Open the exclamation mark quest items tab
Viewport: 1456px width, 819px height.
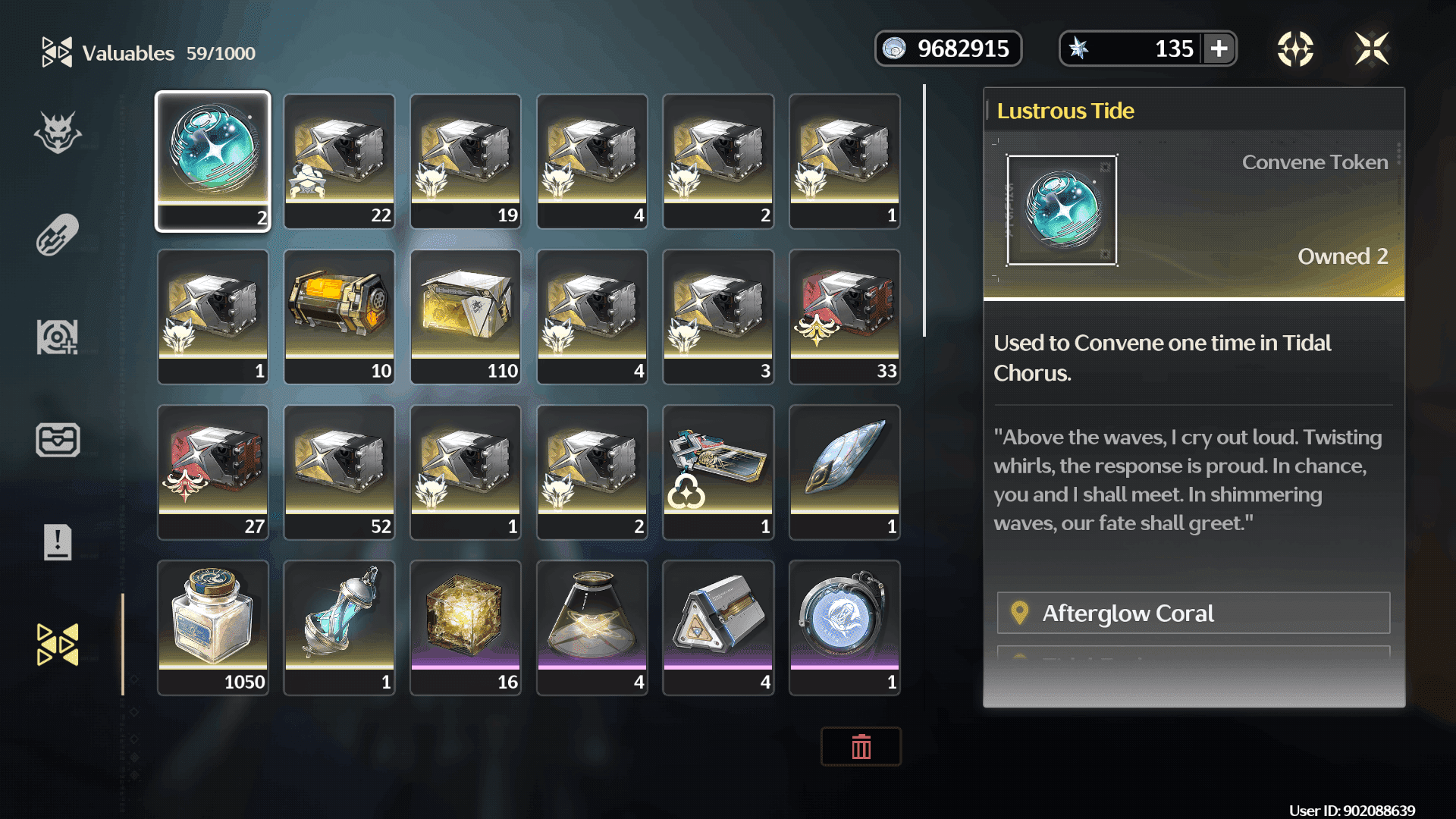58,542
